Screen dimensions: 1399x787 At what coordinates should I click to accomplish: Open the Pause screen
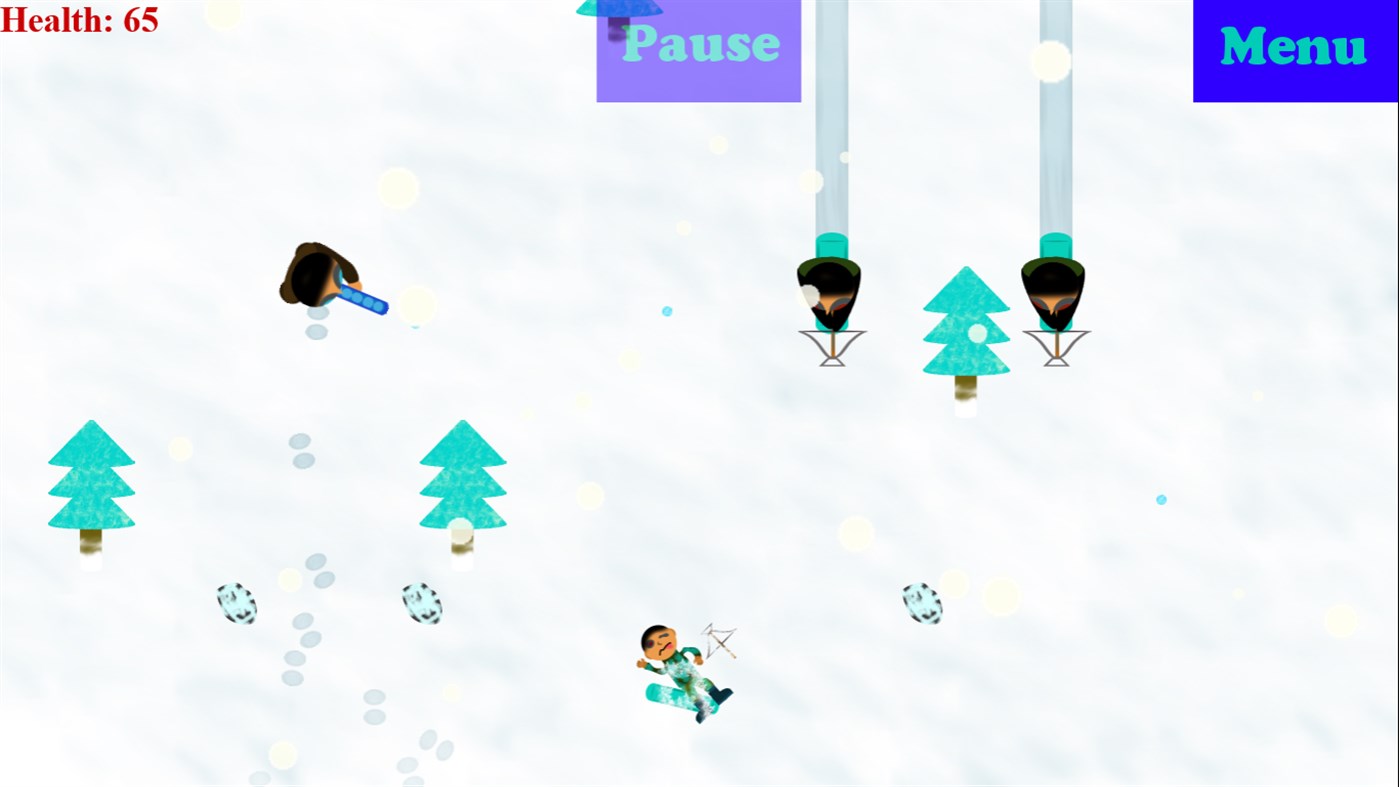coord(698,45)
